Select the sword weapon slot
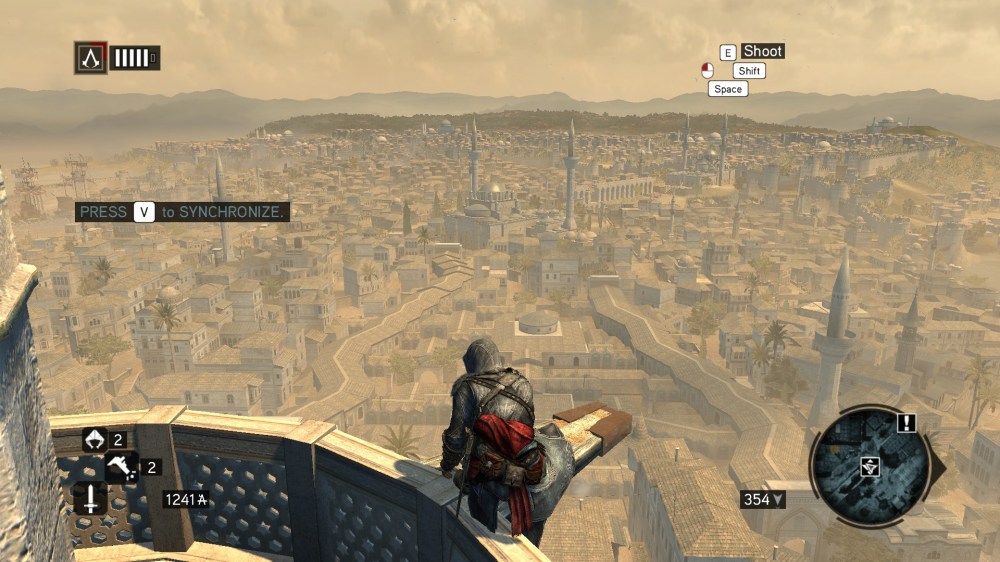 (89, 497)
